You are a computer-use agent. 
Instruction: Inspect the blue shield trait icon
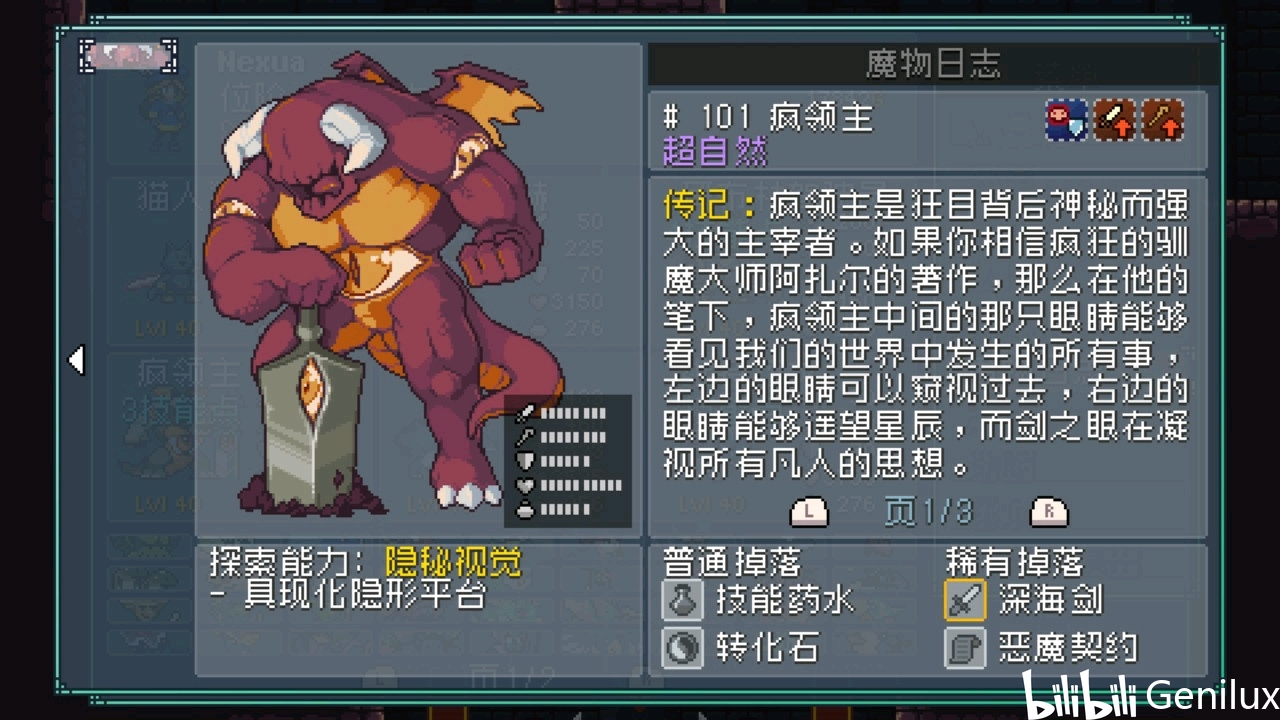point(1066,121)
